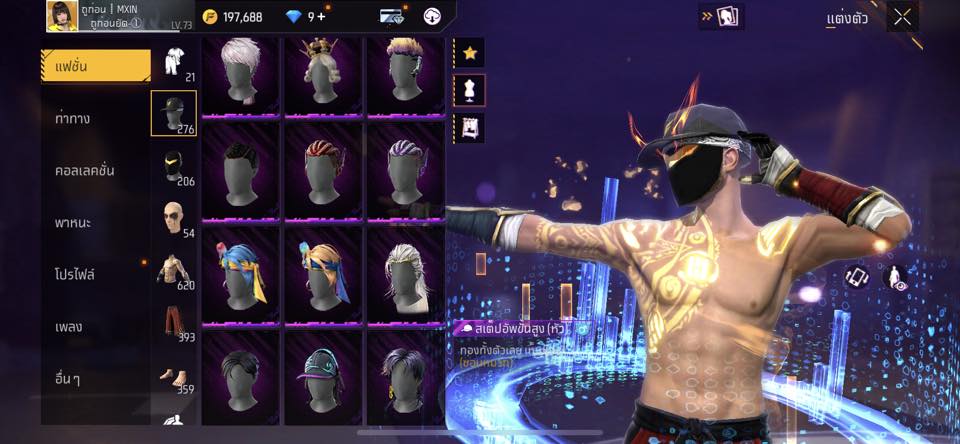Choose the teal cap headwear item
Viewport: 960px width, 444px height.
322,374
